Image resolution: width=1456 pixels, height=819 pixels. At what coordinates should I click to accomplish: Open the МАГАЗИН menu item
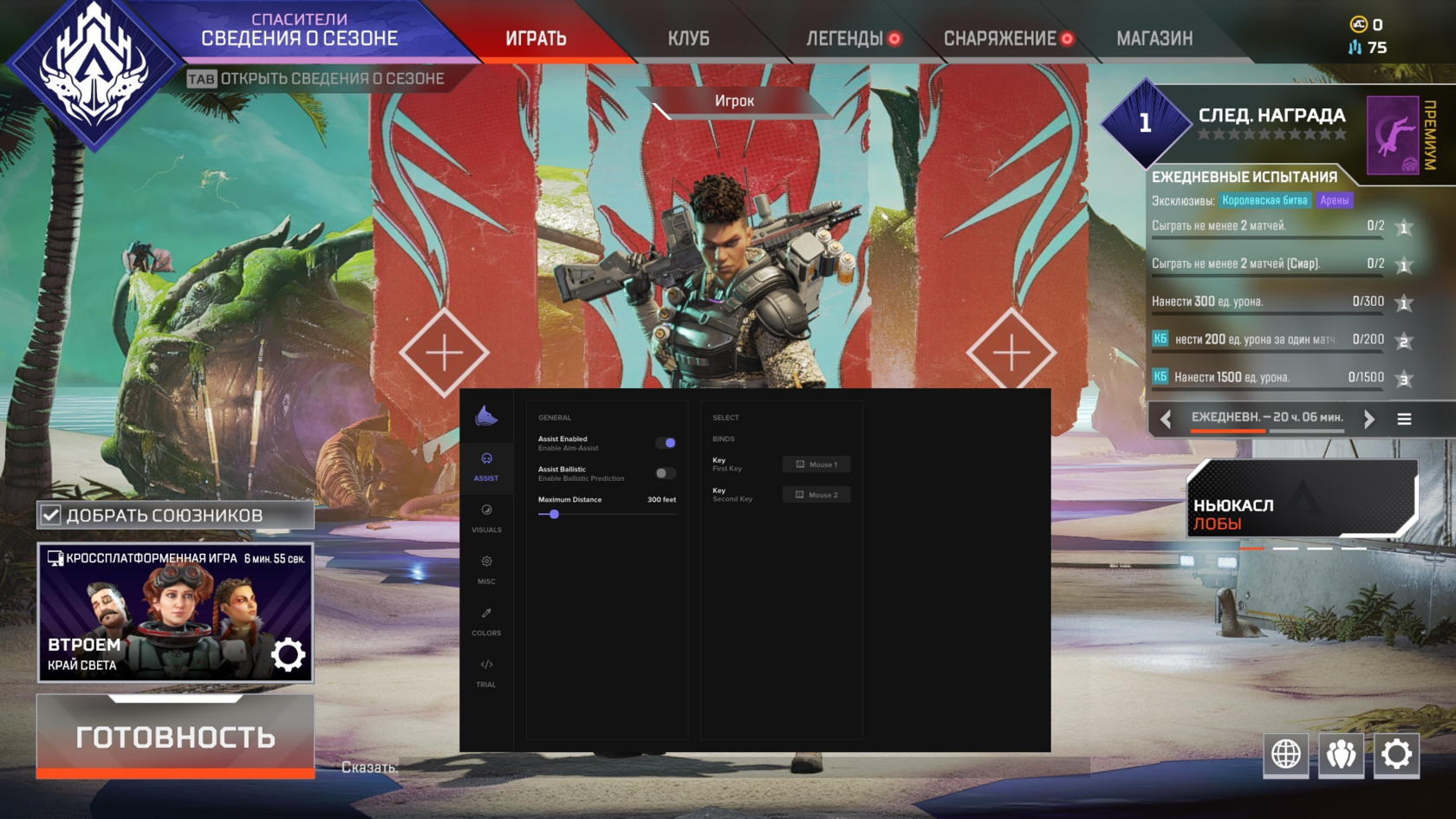tap(1154, 38)
